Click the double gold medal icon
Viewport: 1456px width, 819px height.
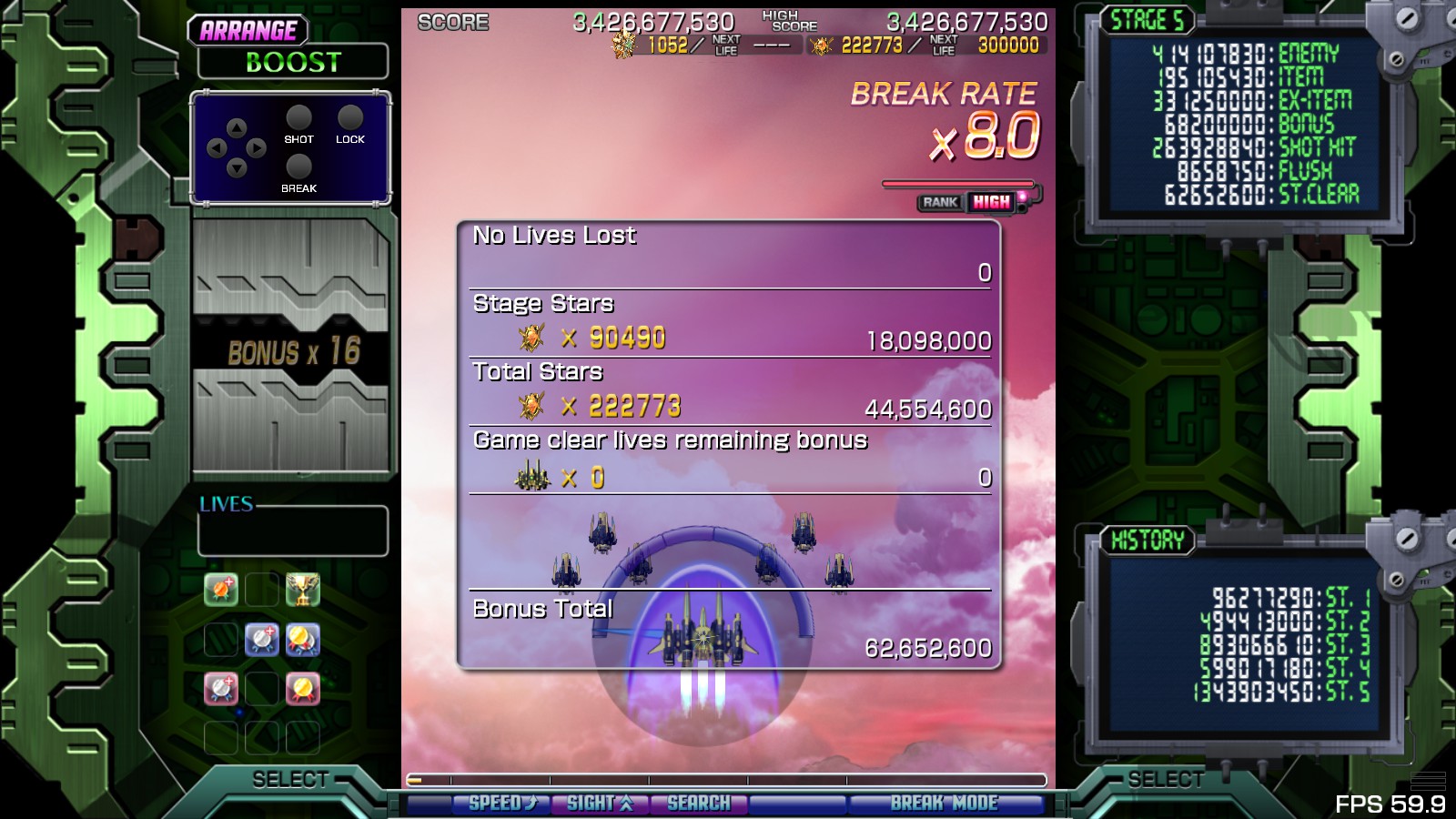tap(302, 641)
